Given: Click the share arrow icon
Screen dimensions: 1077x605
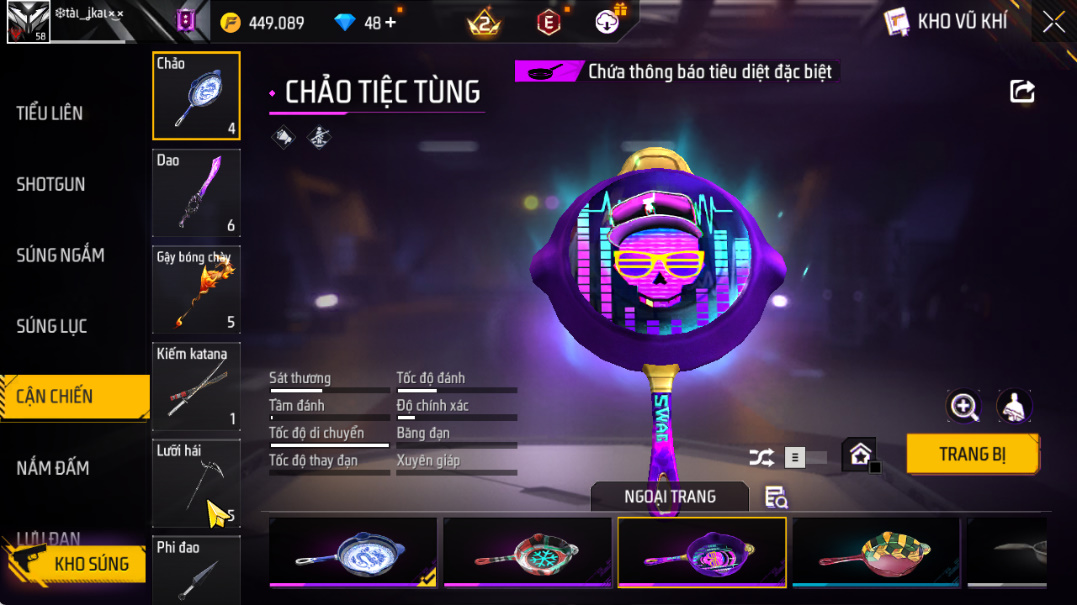Looking at the screenshot, I should pos(1022,92).
